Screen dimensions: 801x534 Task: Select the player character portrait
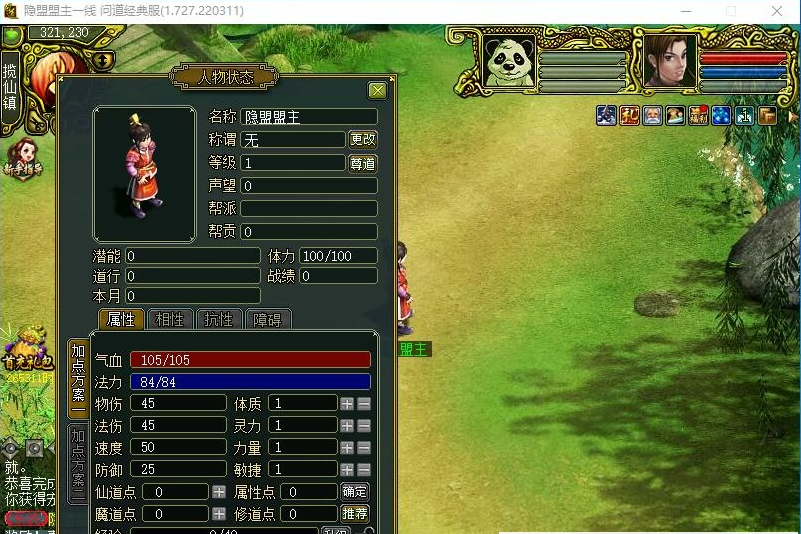[x=669, y=61]
